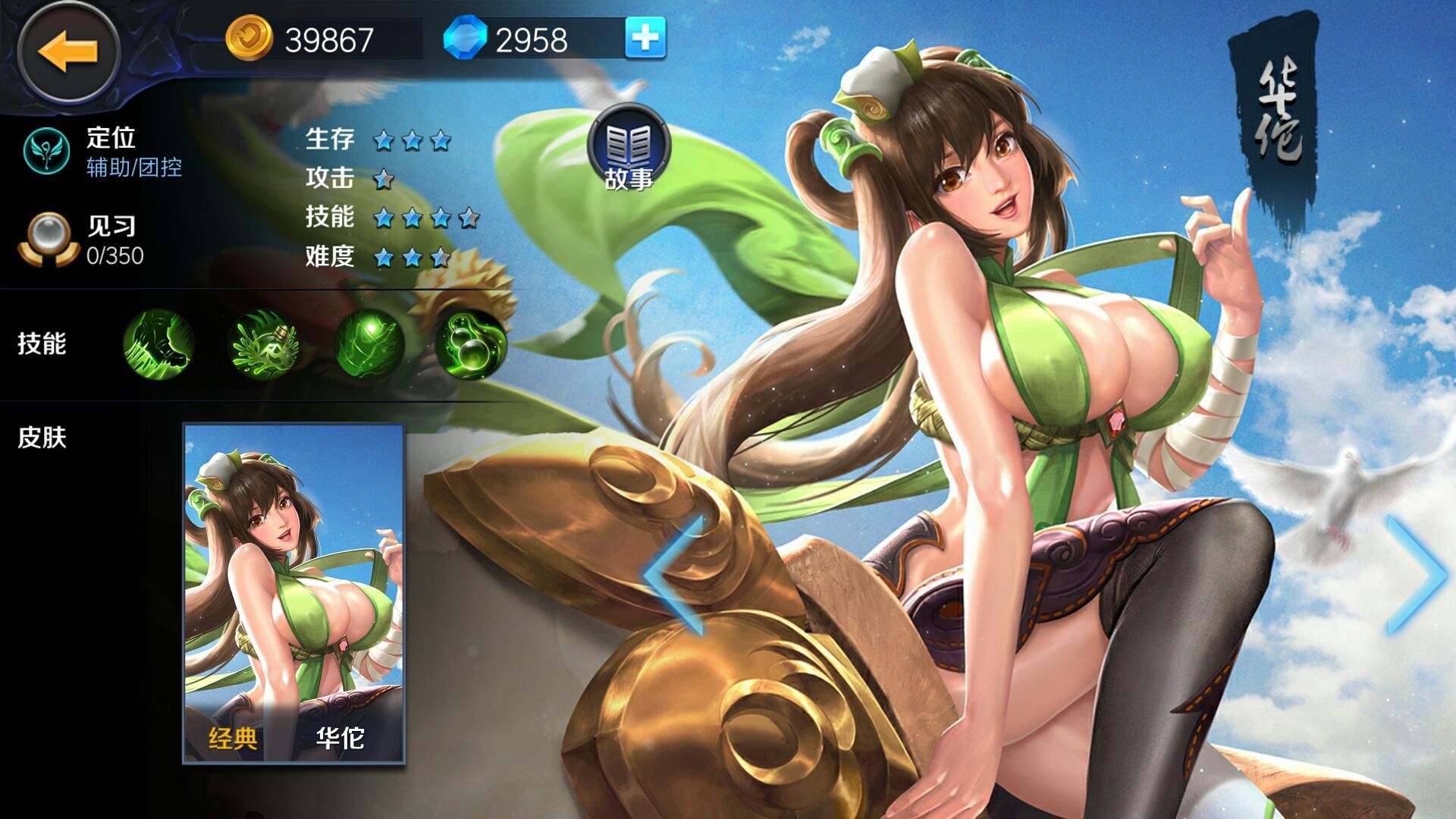
Task: Tap the 见习 proficiency medal
Action: pyautogui.click(x=49, y=240)
